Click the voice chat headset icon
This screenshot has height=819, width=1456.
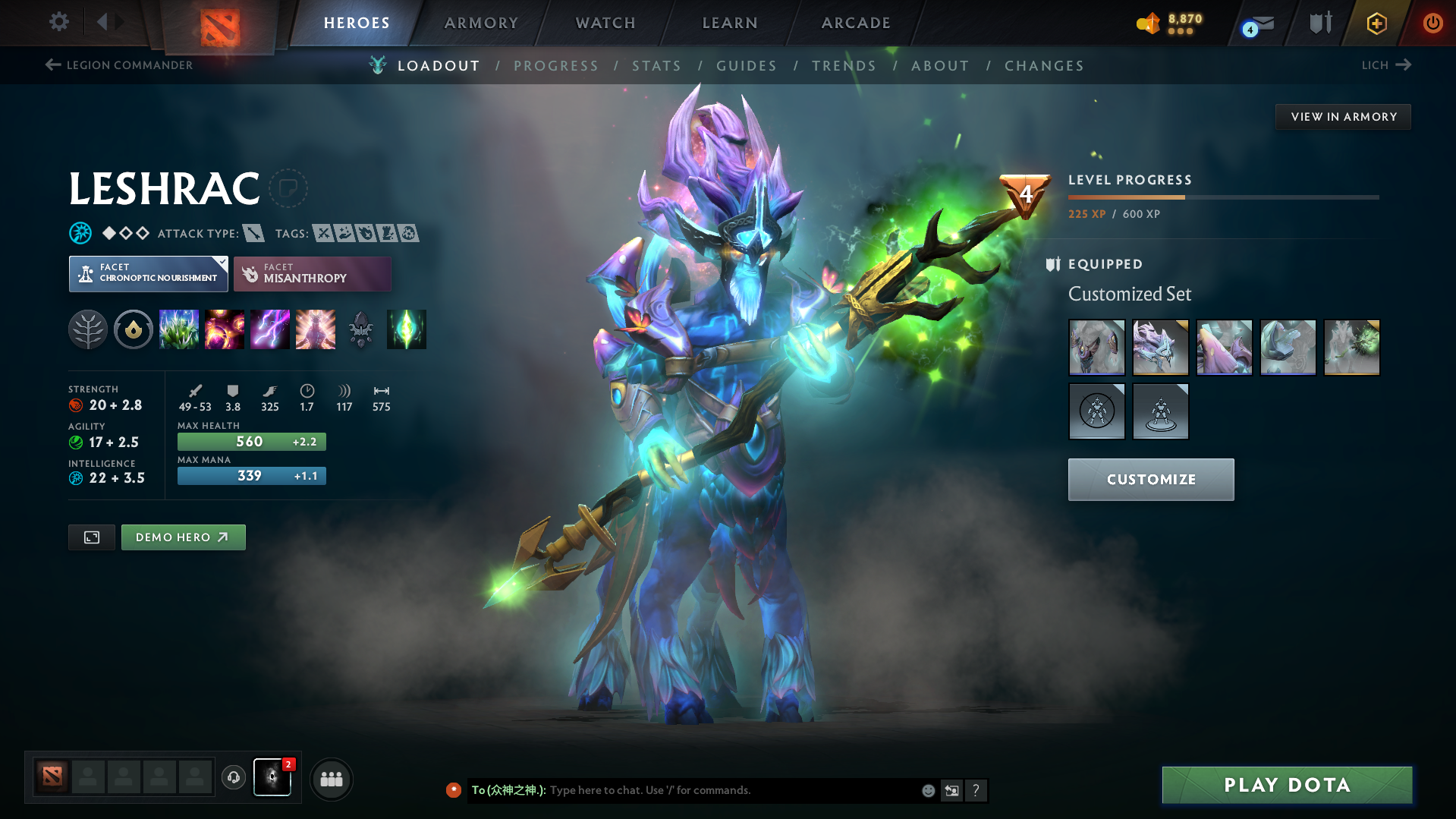click(x=233, y=778)
